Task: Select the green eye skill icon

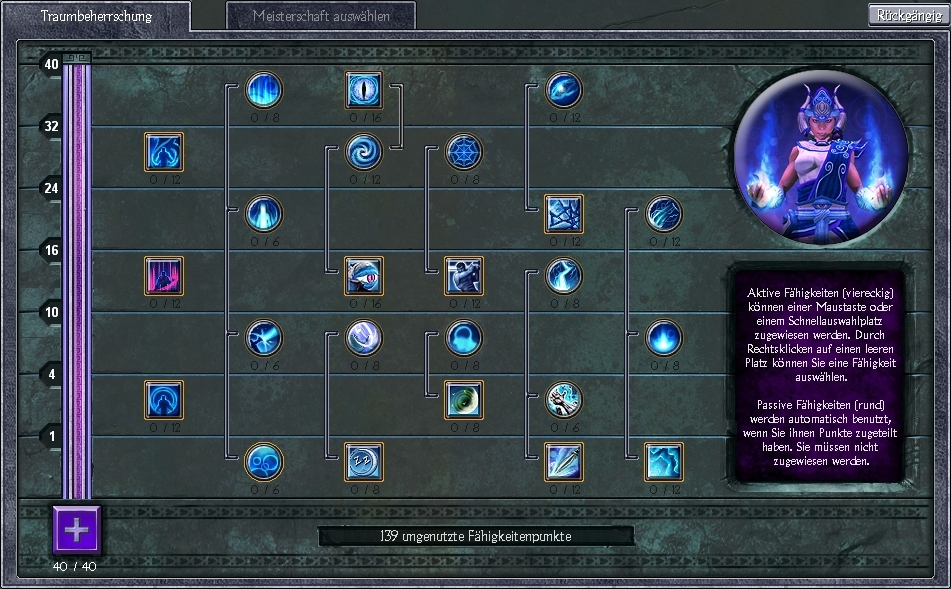Action: pos(464,399)
